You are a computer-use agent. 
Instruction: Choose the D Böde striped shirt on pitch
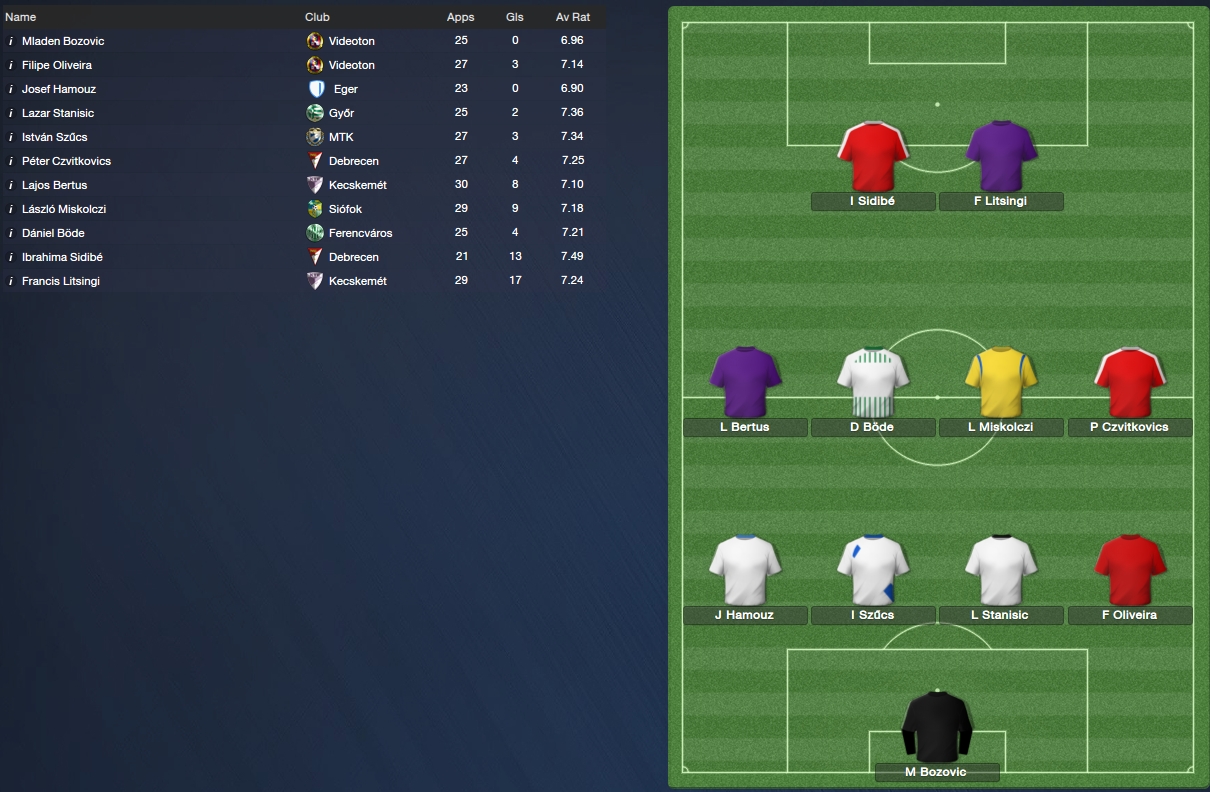pyautogui.click(x=873, y=381)
